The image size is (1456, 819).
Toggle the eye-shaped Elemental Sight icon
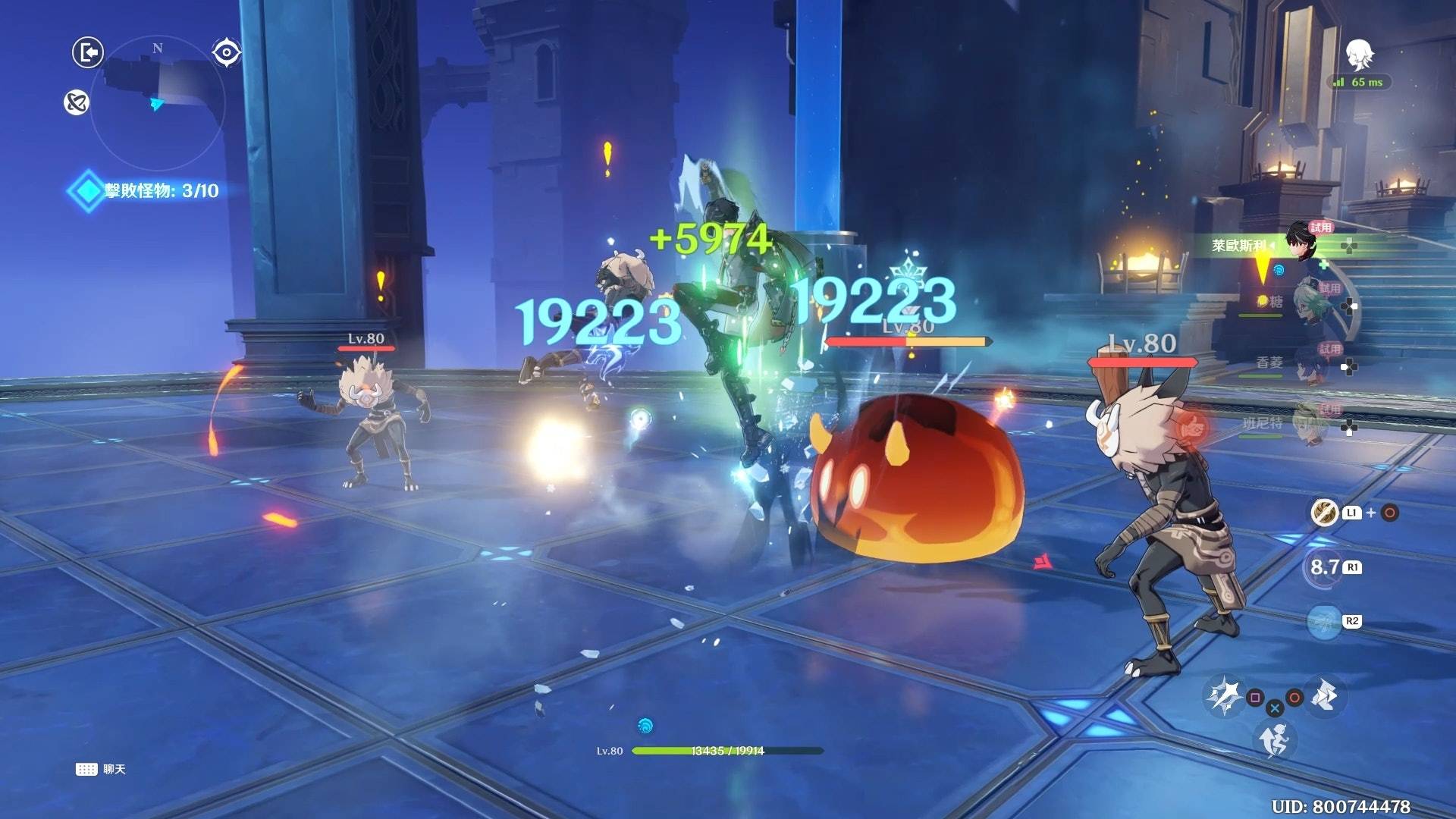226,52
